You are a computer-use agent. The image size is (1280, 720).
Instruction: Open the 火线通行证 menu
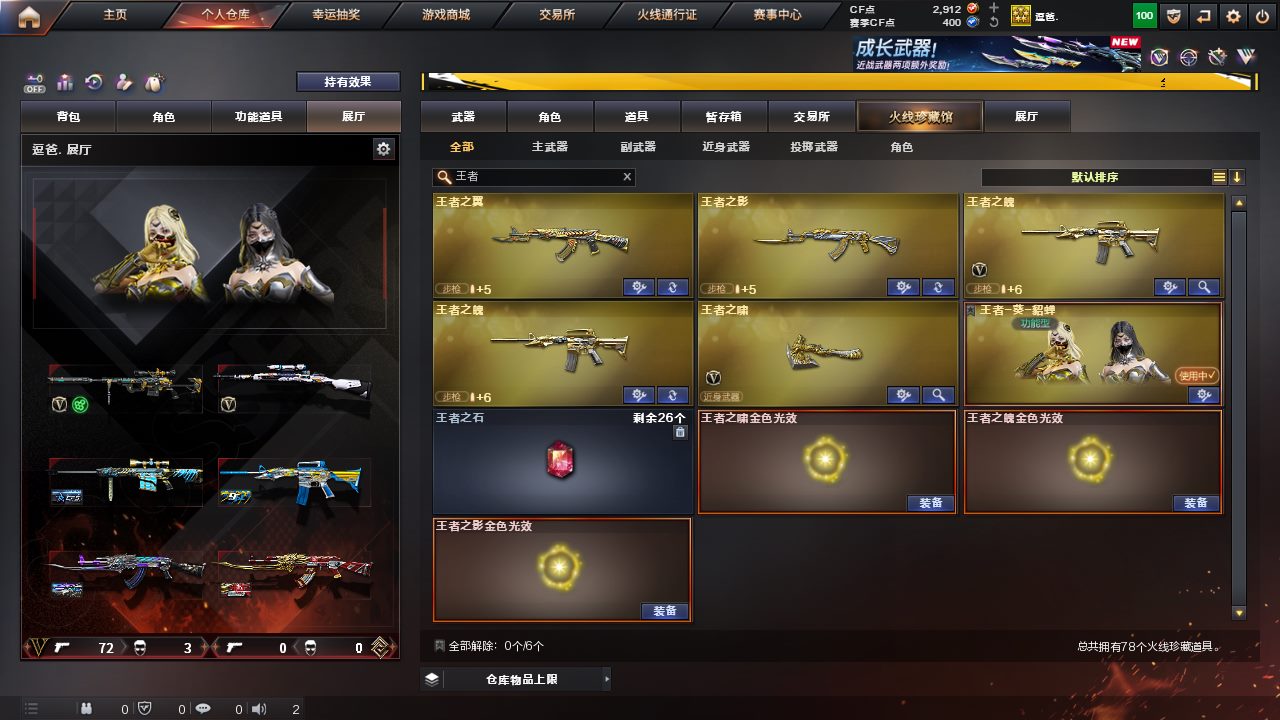[667, 15]
